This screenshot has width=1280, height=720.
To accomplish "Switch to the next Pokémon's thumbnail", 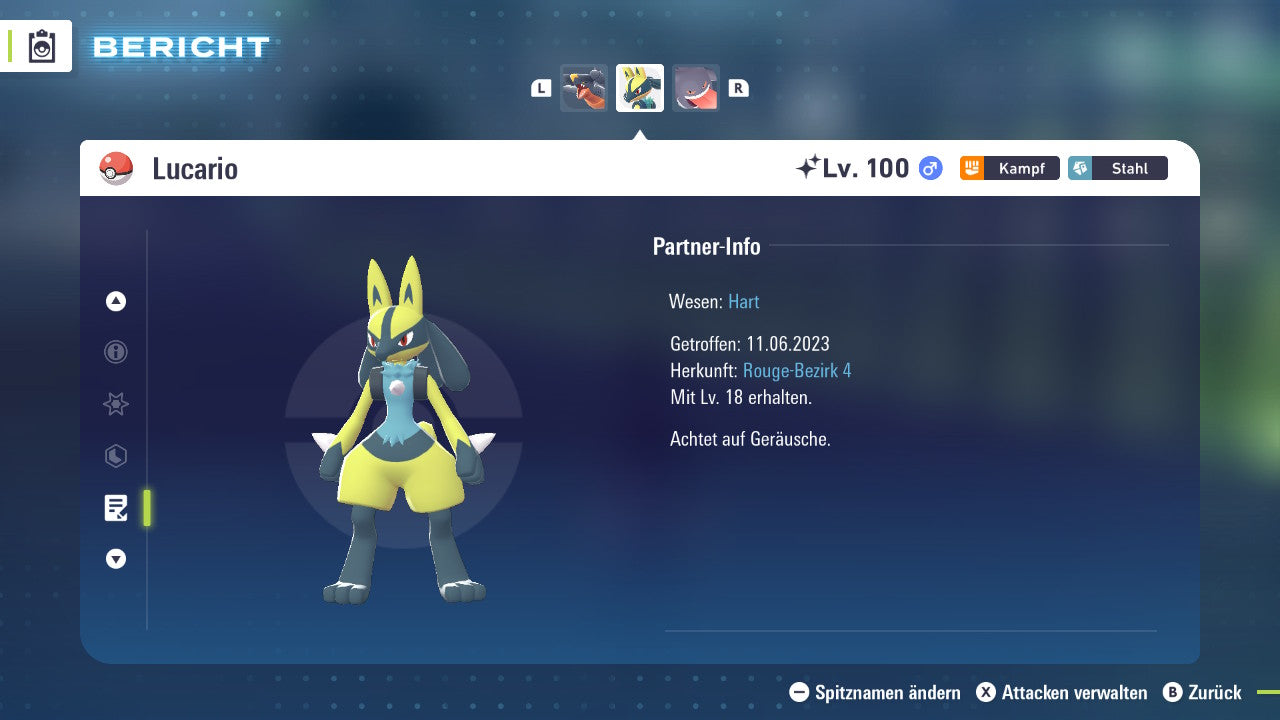I will coord(696,87).
